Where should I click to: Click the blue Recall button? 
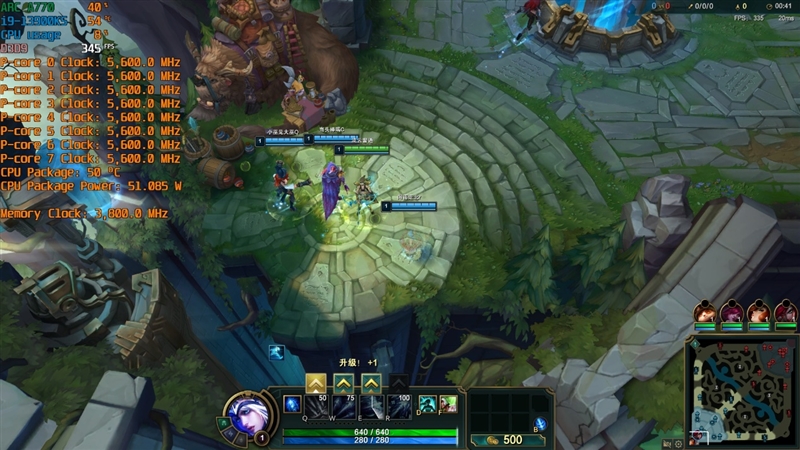540,423
